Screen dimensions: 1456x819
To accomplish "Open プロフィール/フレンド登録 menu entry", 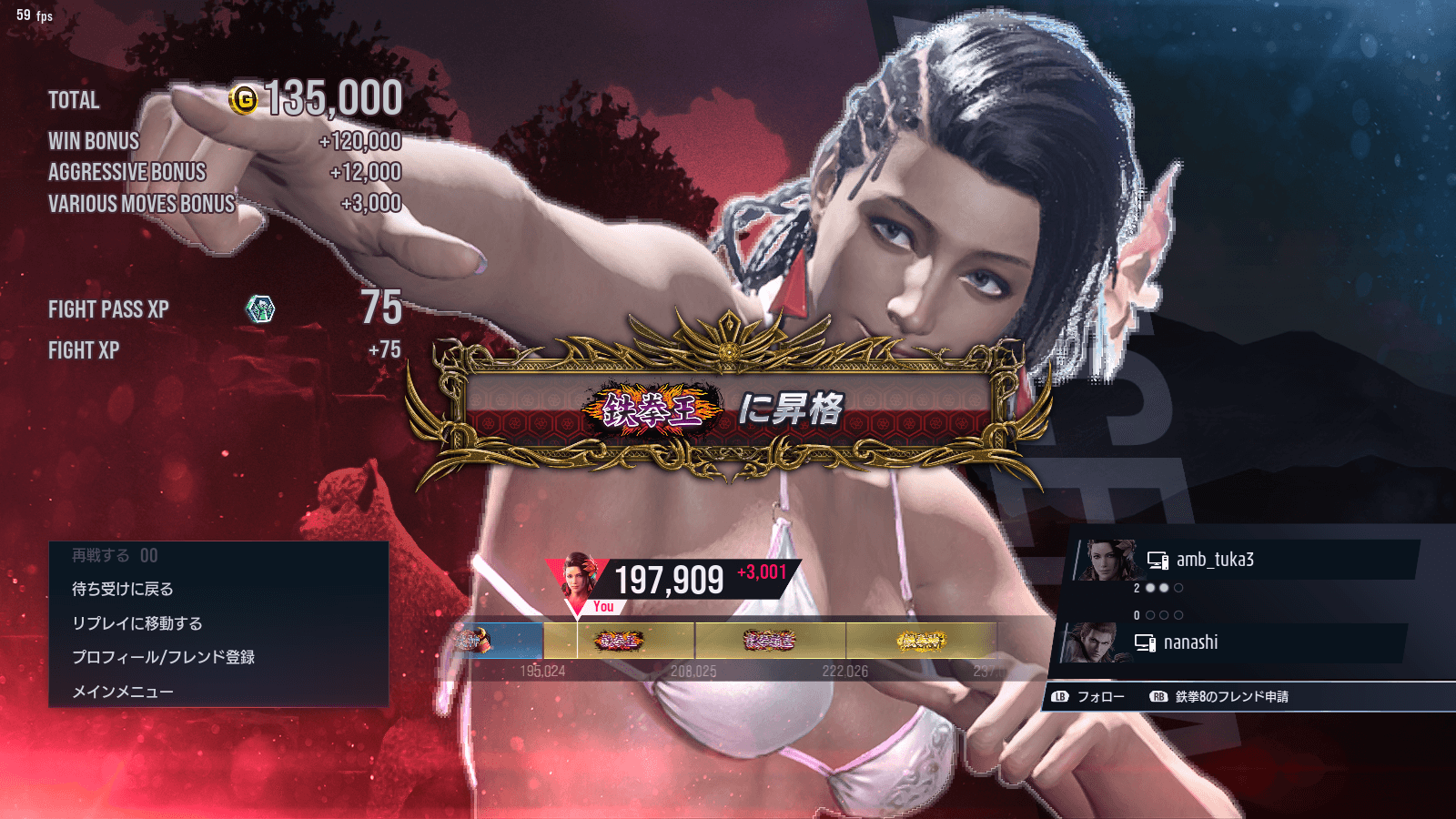I will click(x=164, y=657).
